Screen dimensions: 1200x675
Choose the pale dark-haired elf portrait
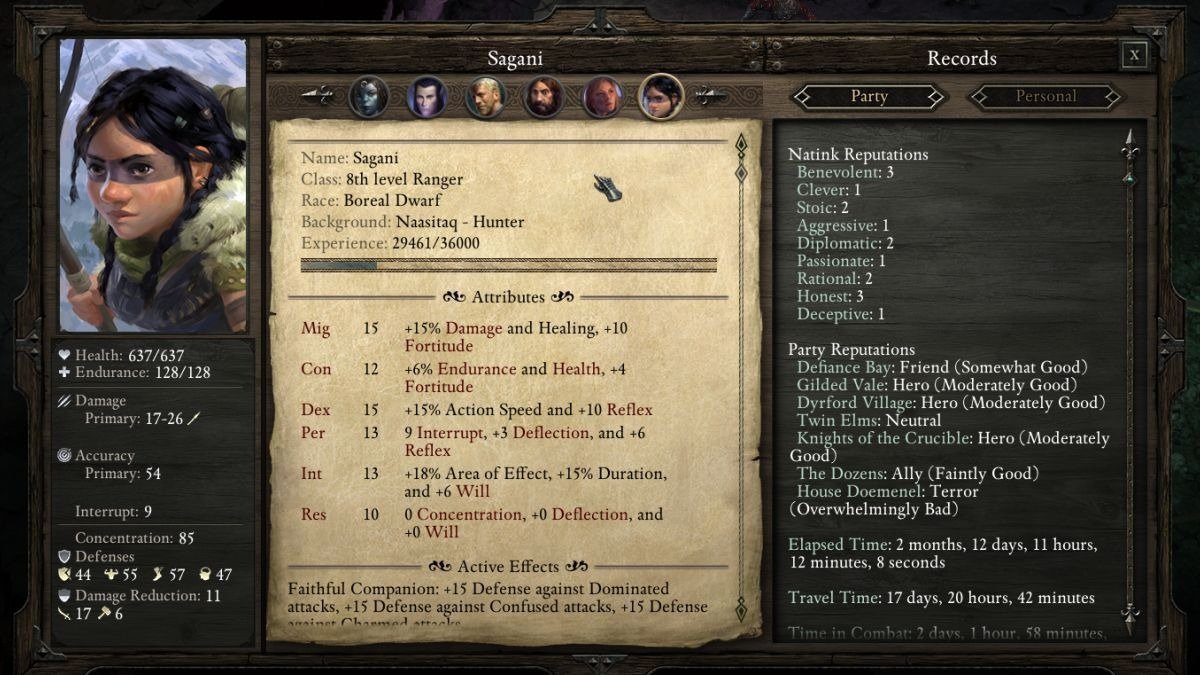(x=427, y=97)
